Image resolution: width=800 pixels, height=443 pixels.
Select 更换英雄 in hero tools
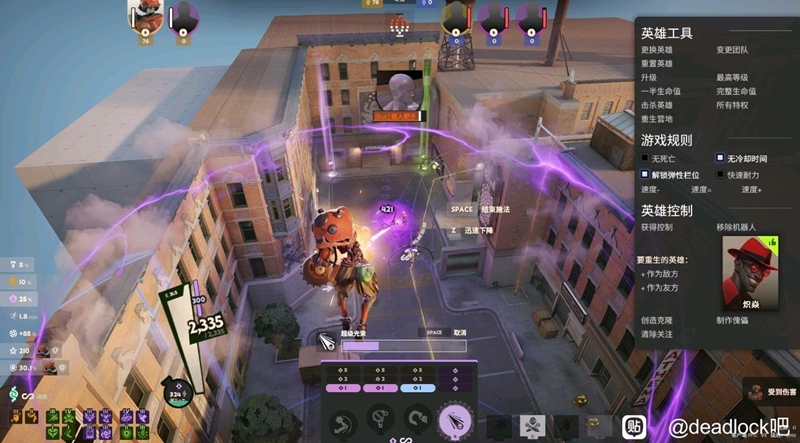point(656,50)
